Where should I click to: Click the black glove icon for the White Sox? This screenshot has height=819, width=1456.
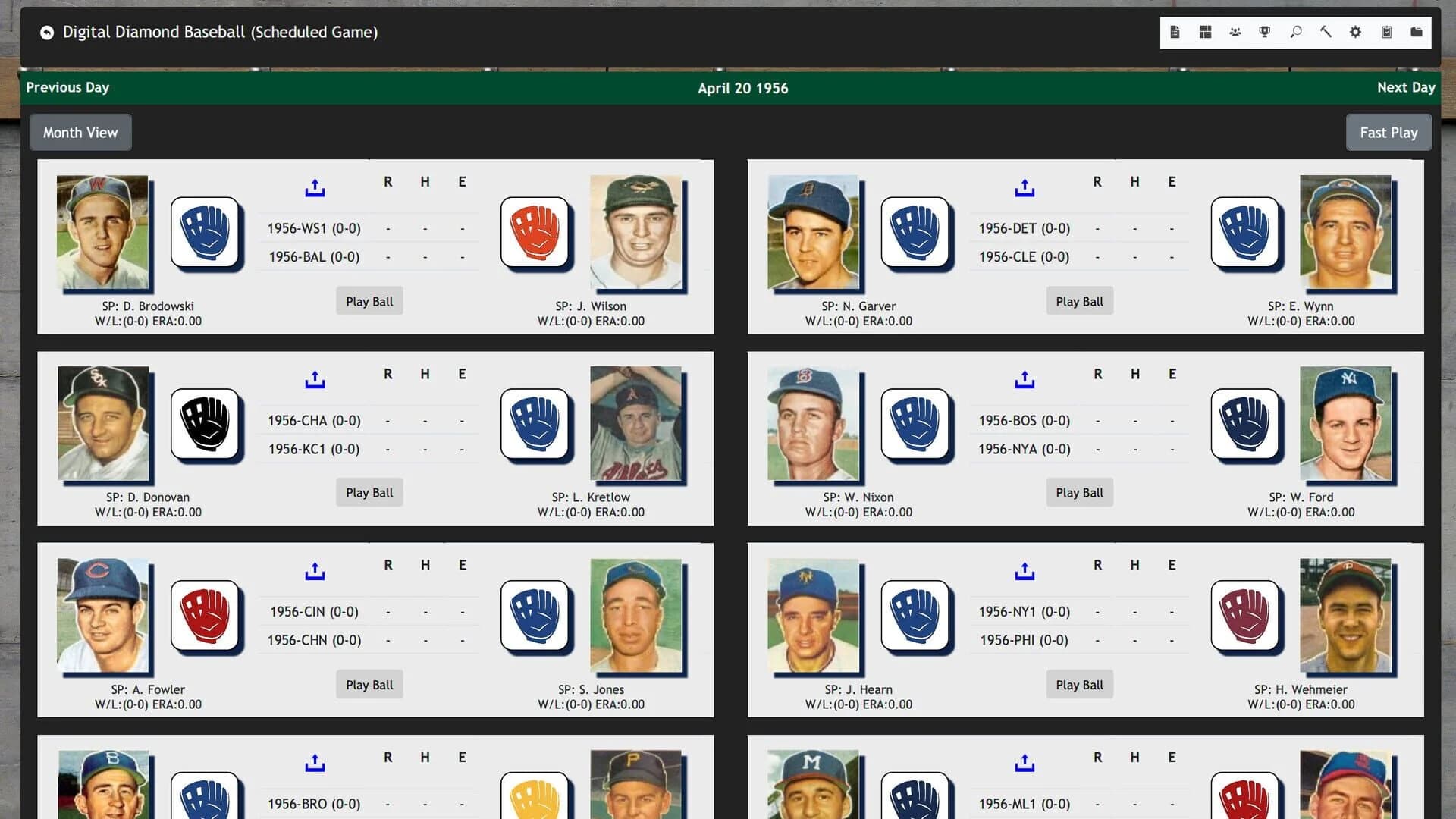tap(206, 425)
